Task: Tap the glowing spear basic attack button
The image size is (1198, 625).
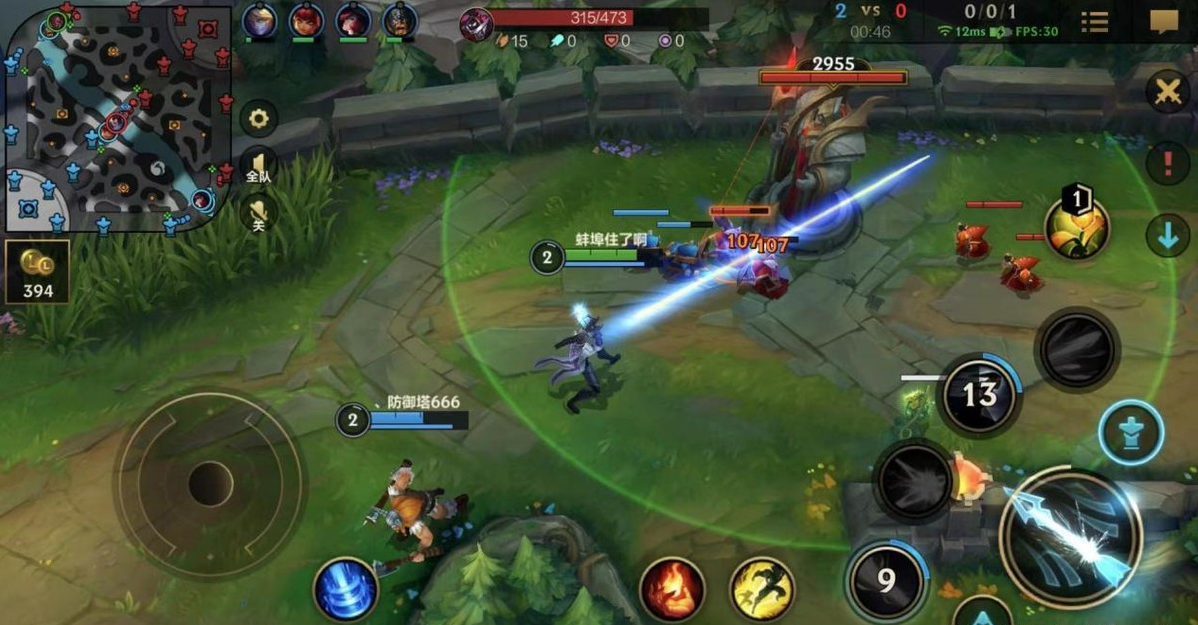Action: [x=1070, y=536]
